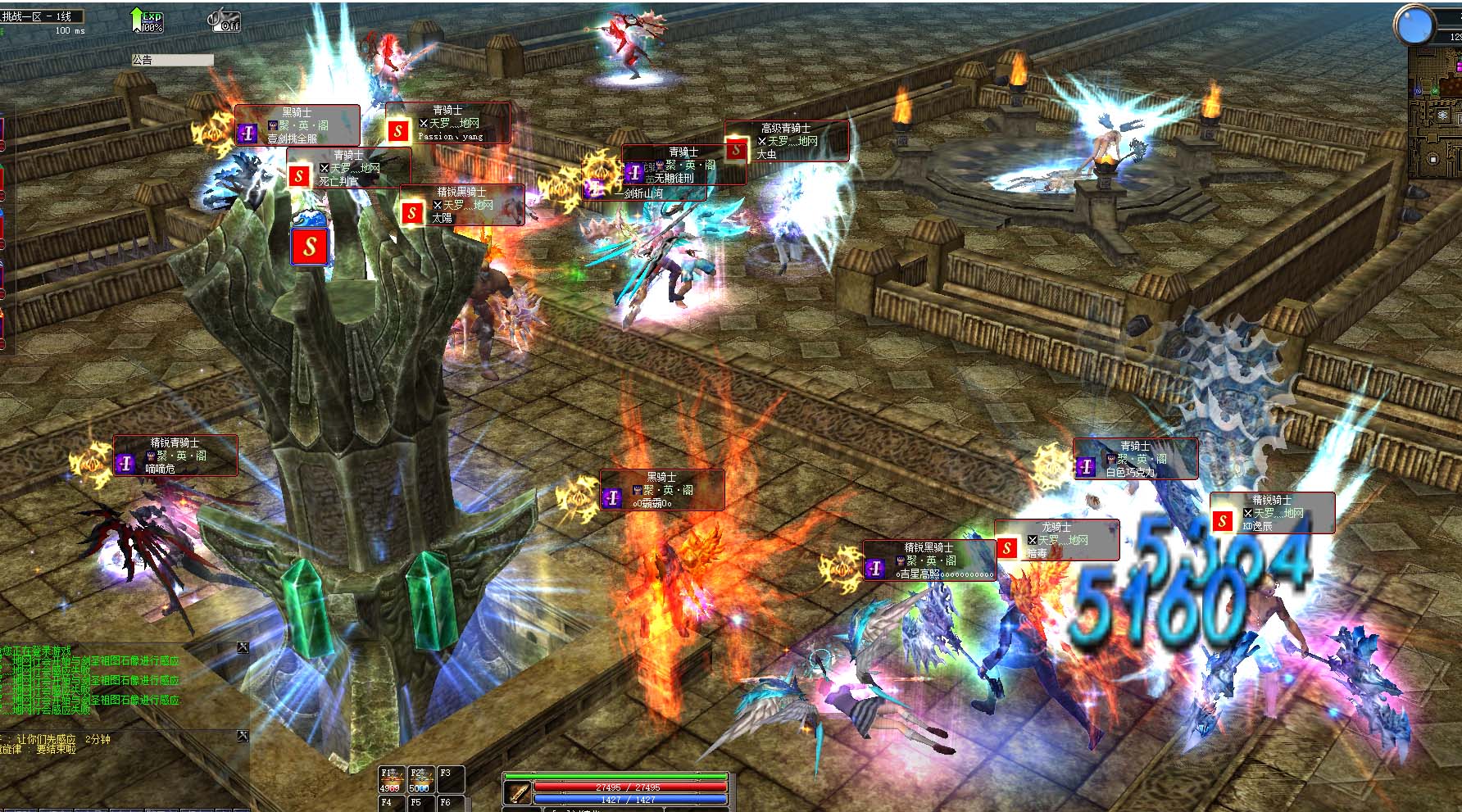Click the 挑战一区 - 1线 server line label
Image resolution: width=1462 pixels, height=812 pixels.
[x=41, y=16]
